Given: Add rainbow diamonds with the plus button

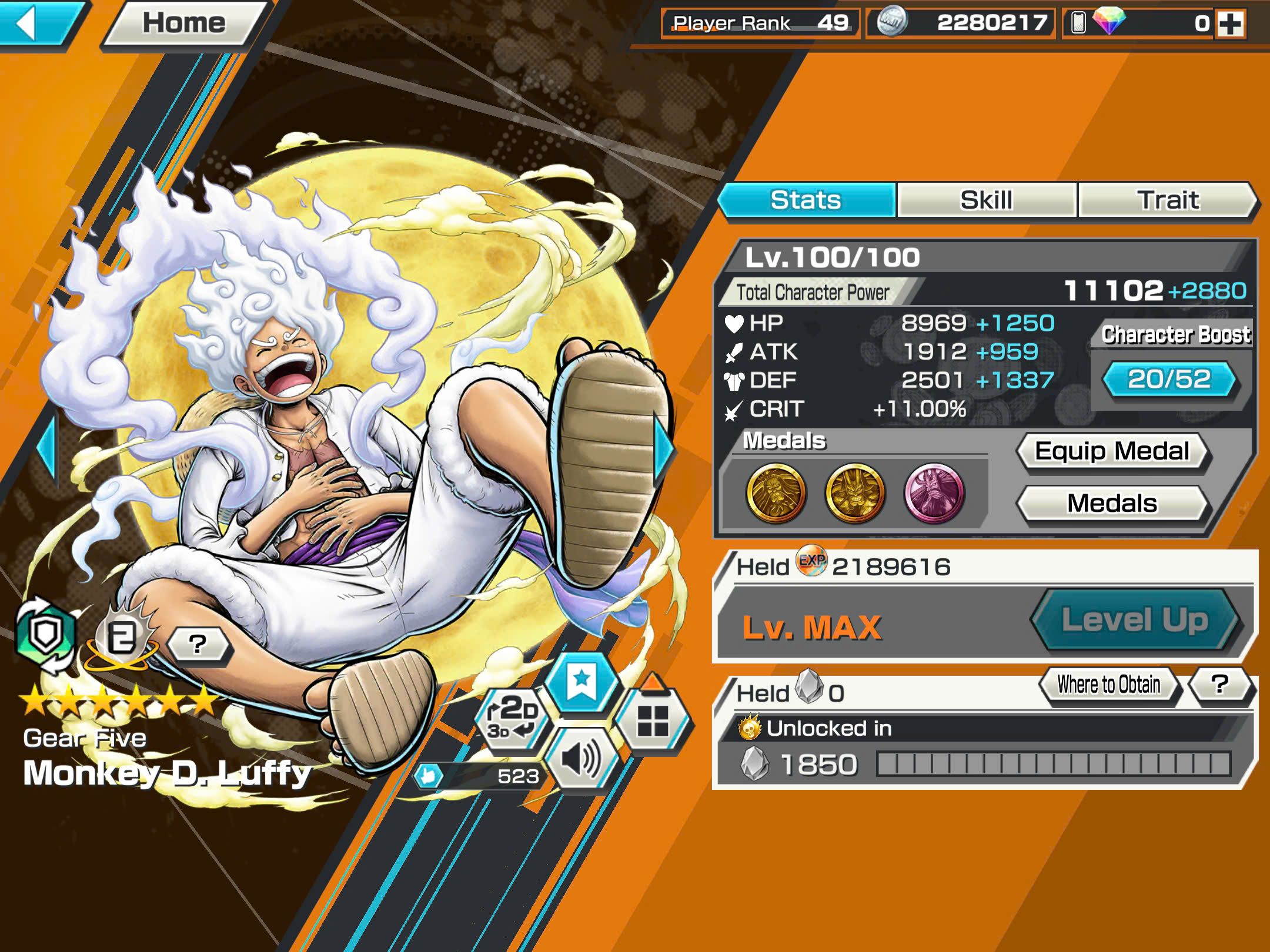Looking at the screenshot, I should point(1230,24).
